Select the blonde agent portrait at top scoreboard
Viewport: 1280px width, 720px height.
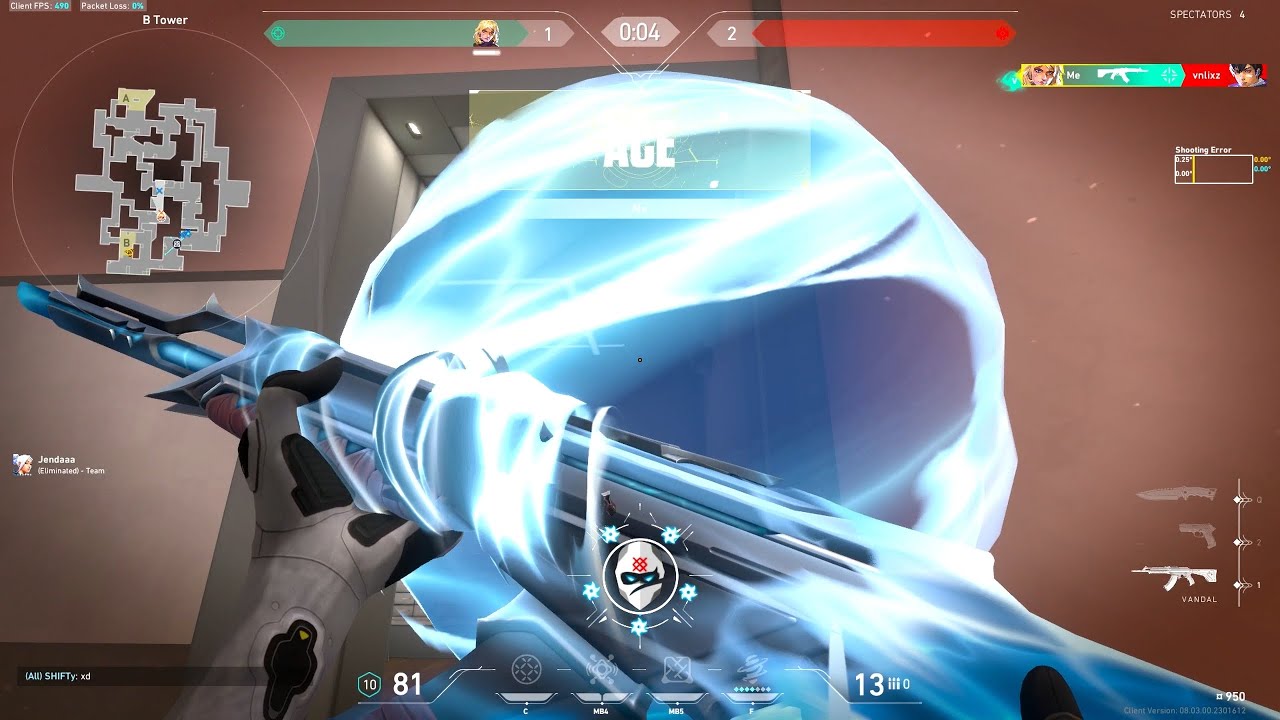[486, 34]
